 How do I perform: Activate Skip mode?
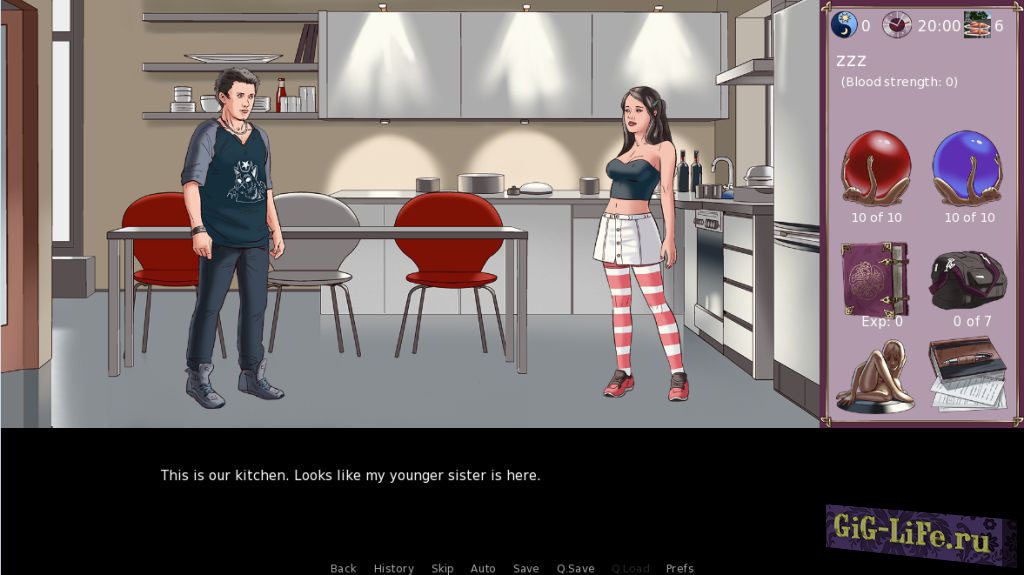tap(442, 568)
